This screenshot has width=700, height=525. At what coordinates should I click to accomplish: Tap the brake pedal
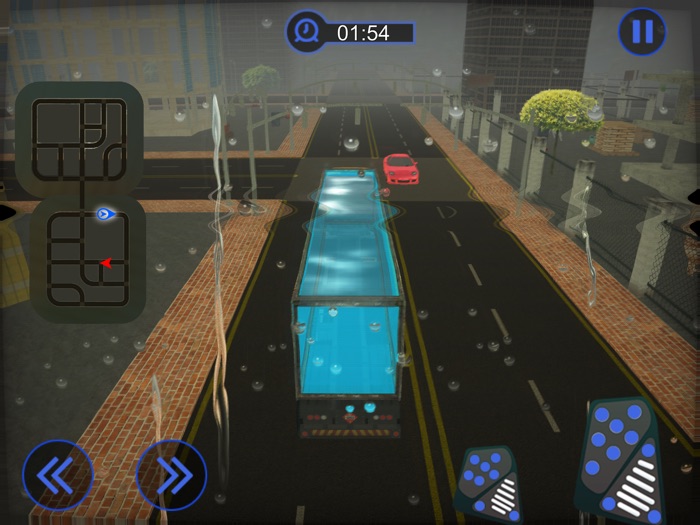coord(489,484)
